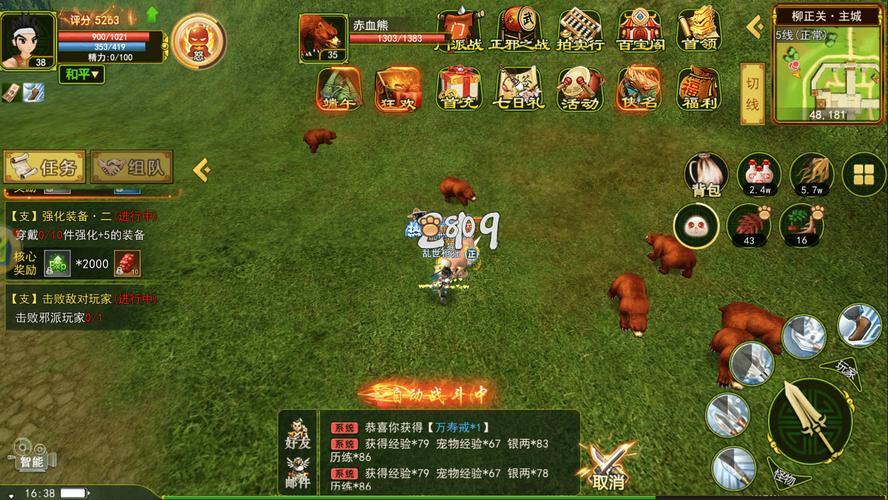This screenshot has height=500, width=888.
Task: Open the 背包 backpack
Action: point(705,175)
